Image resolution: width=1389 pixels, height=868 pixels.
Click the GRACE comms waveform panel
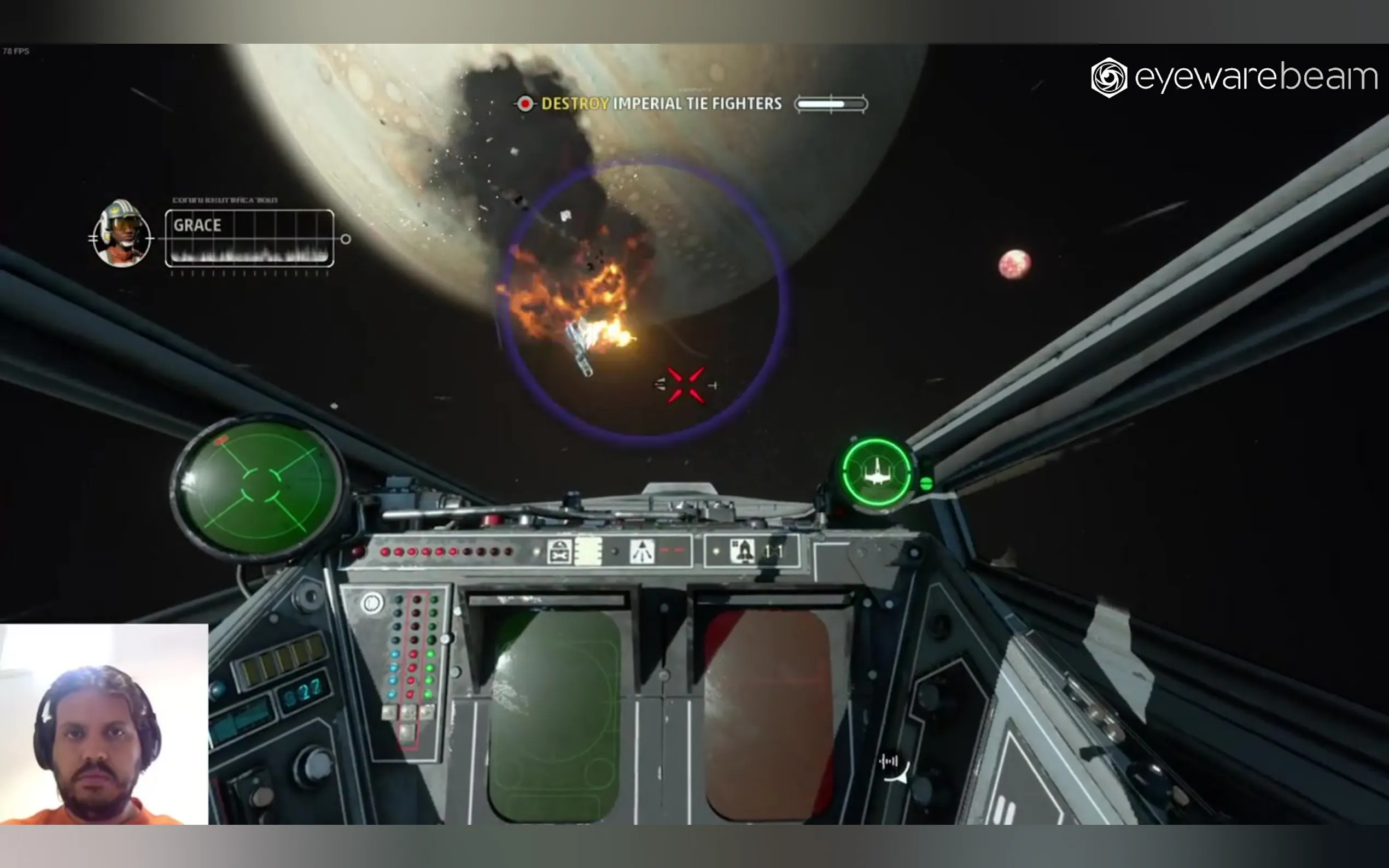coord(249,238)
